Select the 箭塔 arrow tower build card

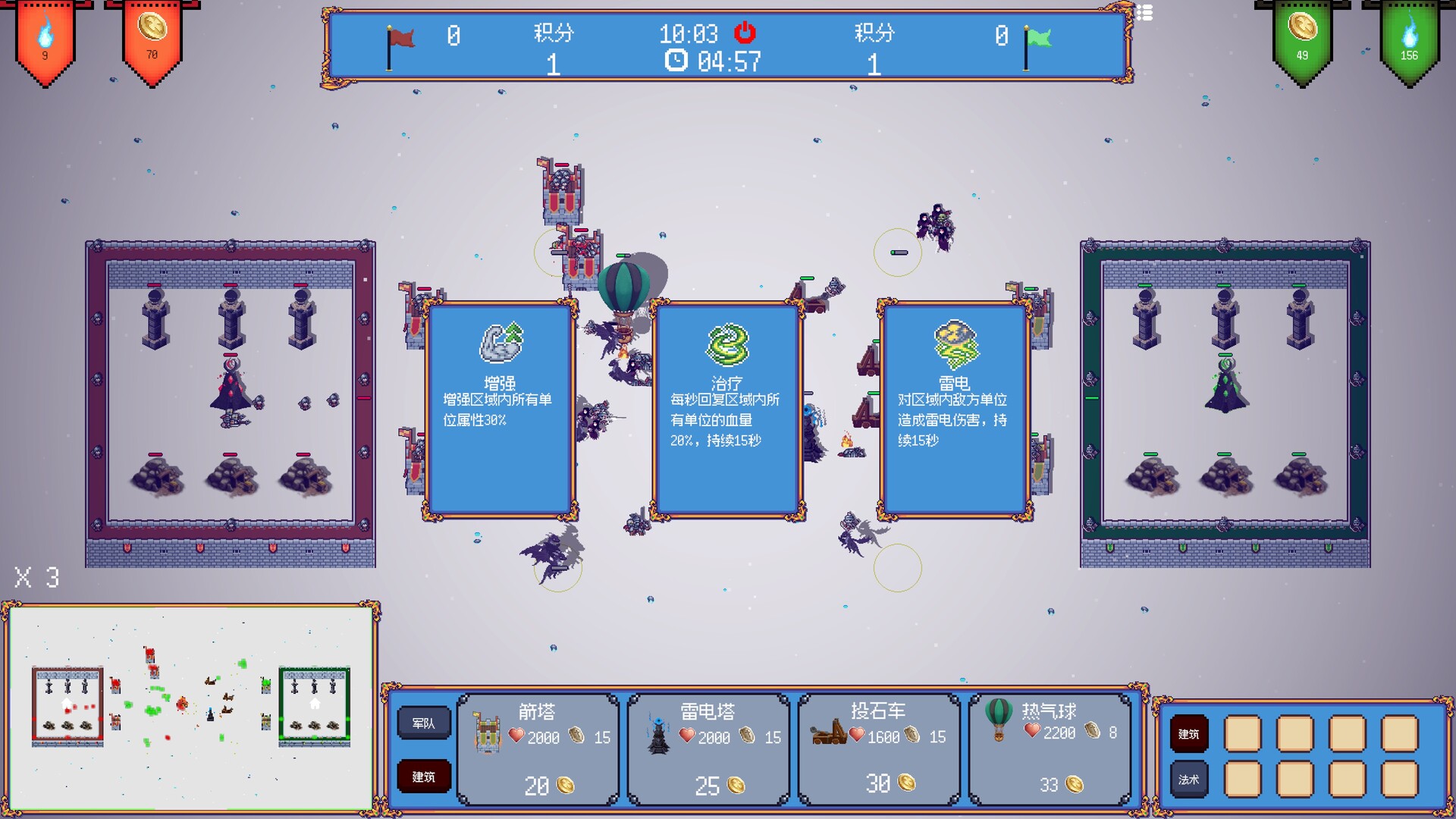click(x=538, y=747)
